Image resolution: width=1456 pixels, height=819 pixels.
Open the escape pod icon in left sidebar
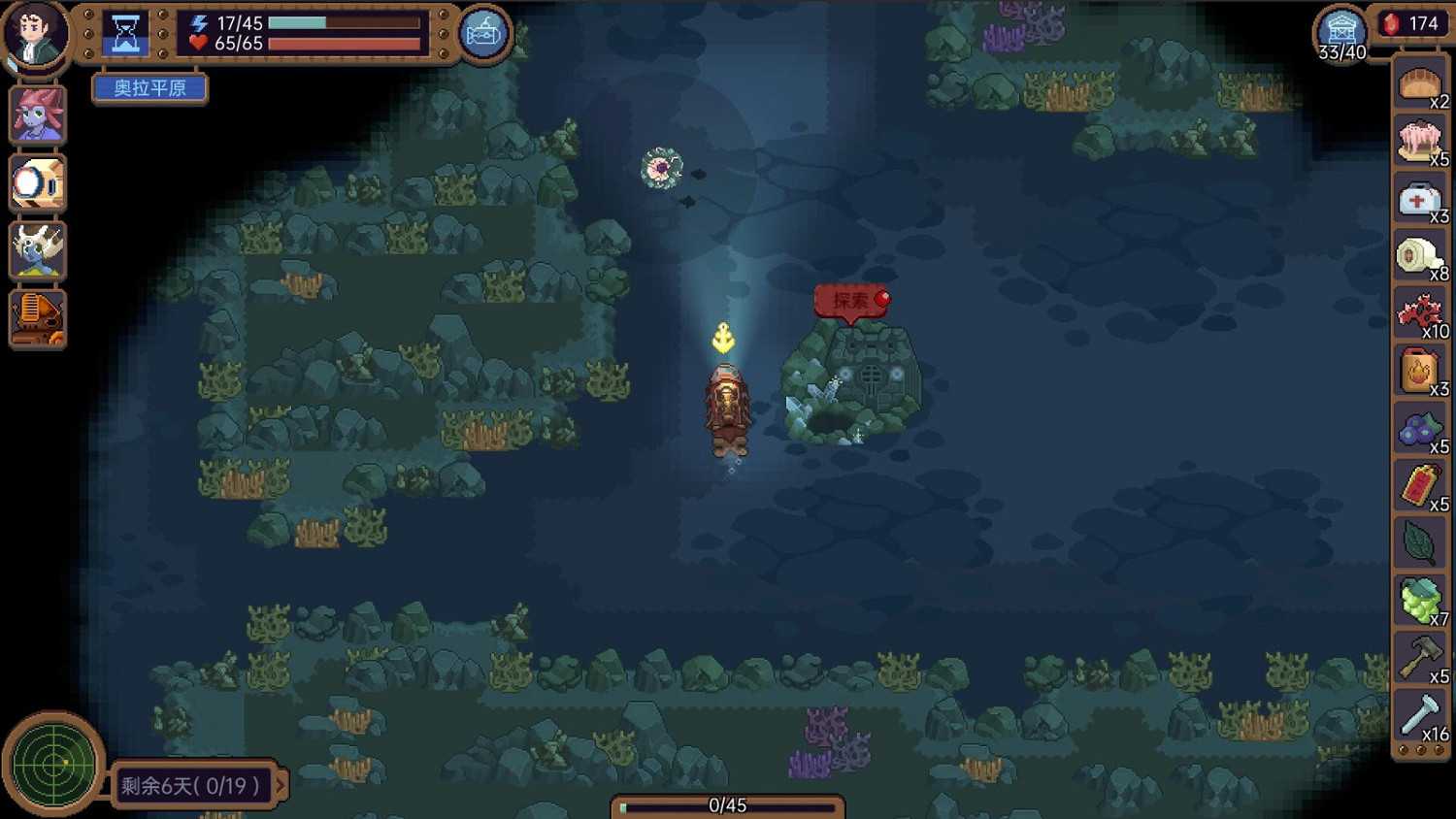click(37, 183)
